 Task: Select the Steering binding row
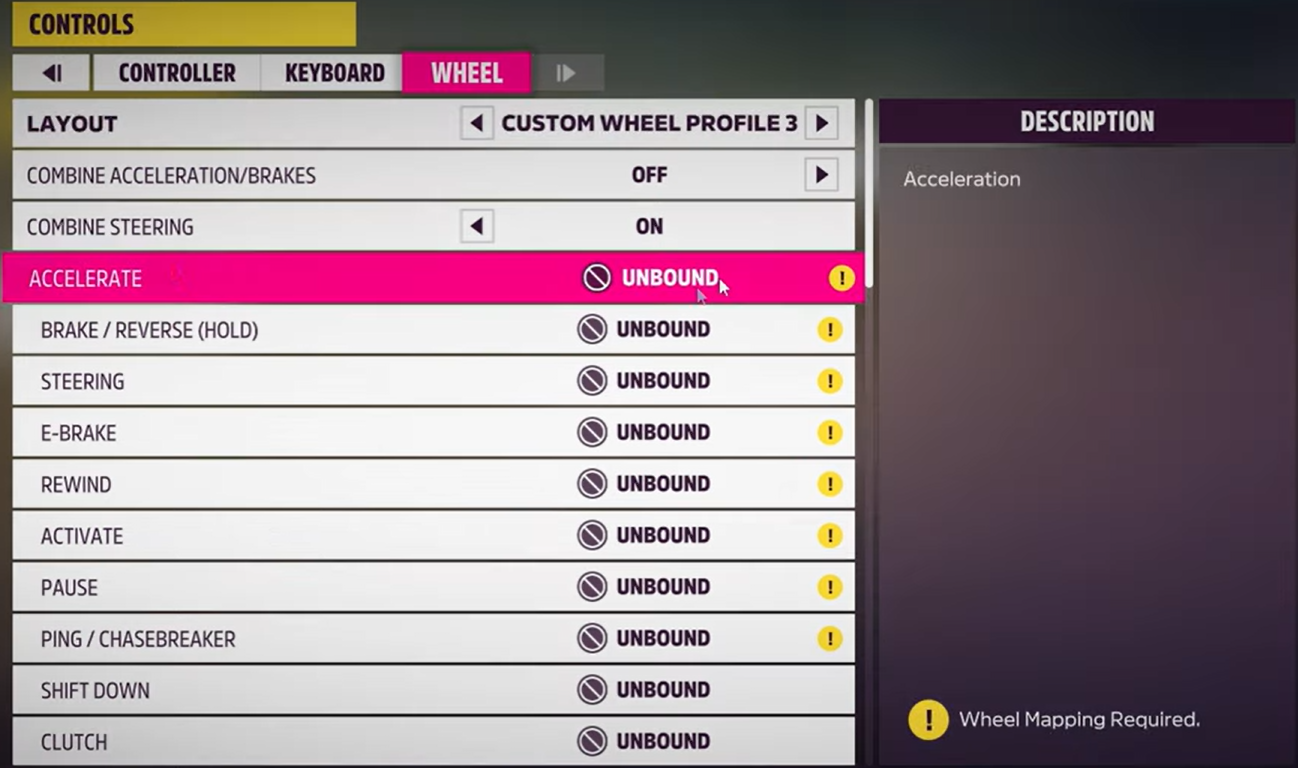430,381
